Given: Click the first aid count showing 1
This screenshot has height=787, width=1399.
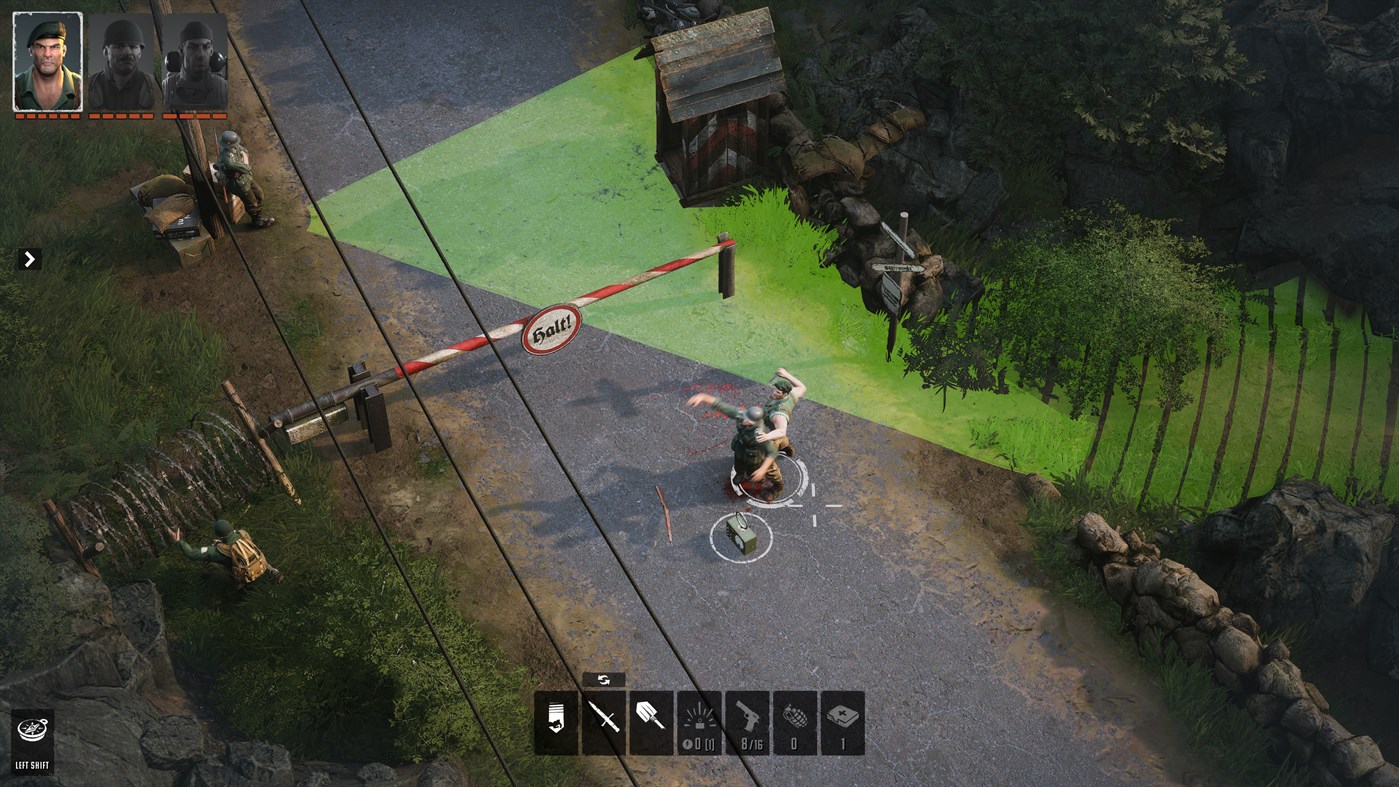Looking at the screenshot, I should pos(841,744).
